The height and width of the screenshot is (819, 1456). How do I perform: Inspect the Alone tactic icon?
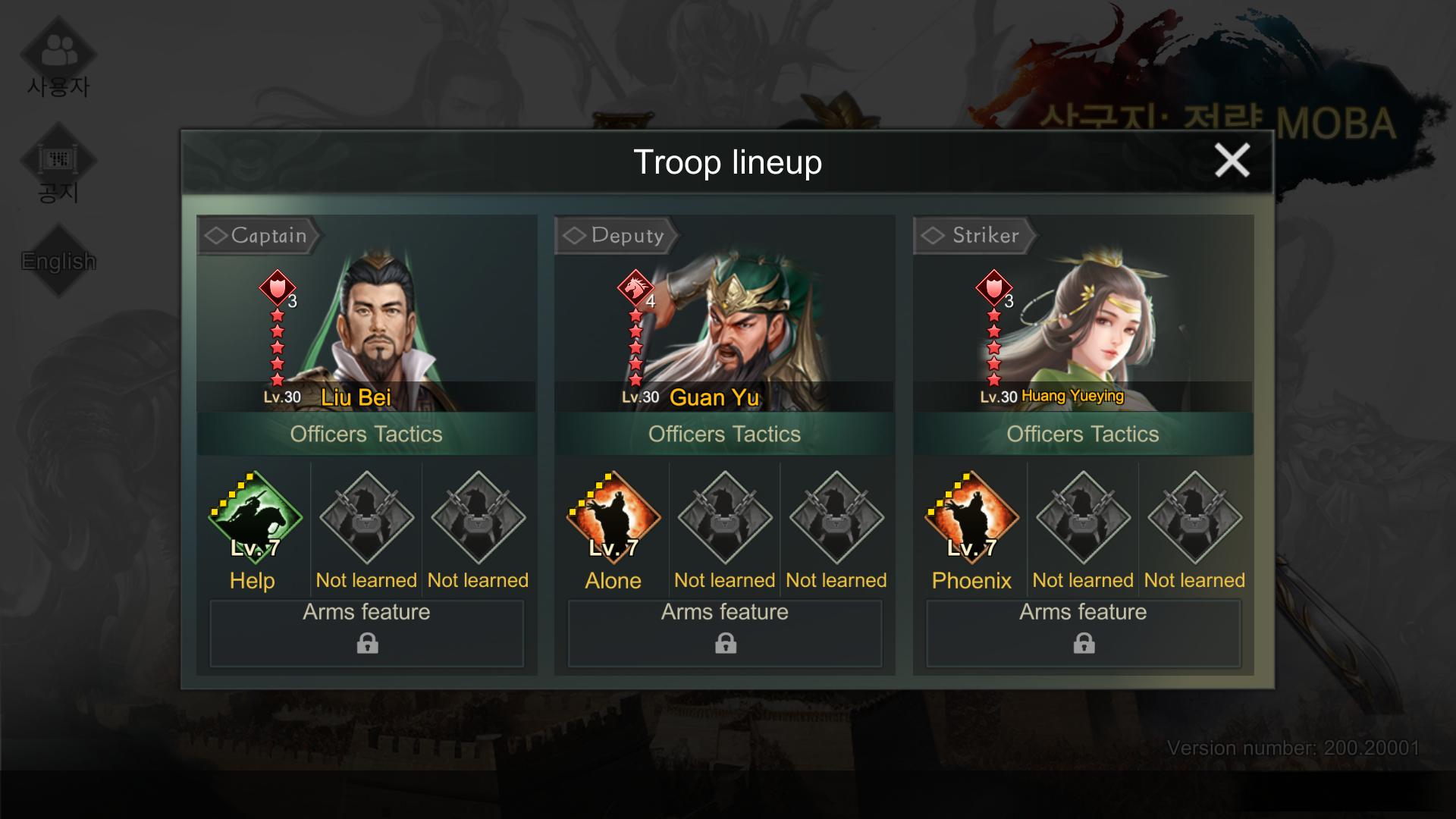613,517
